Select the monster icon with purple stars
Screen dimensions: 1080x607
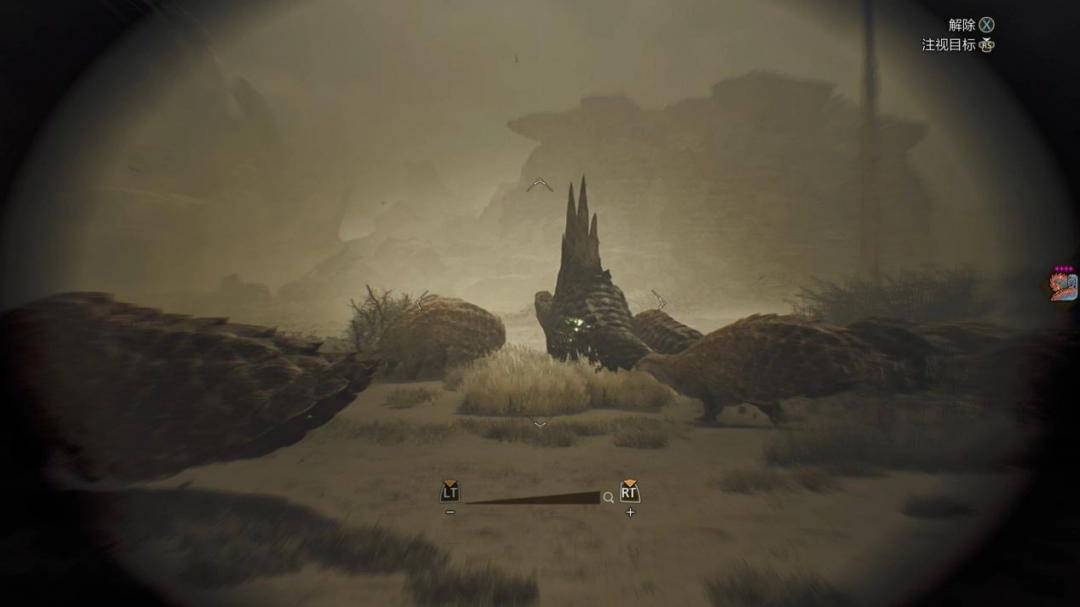click(x=1063, y=287)
